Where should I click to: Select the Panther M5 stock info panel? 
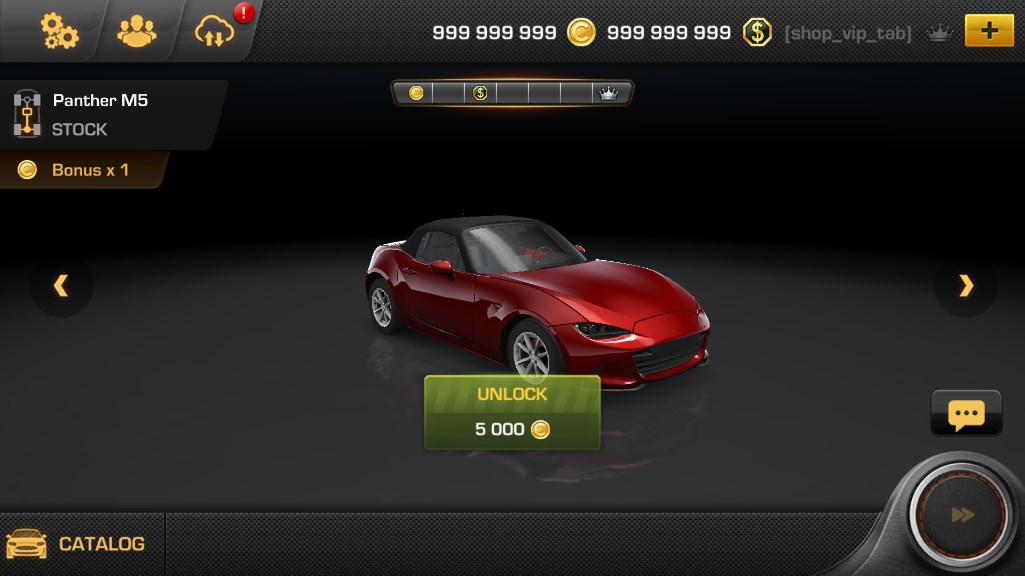(100, 114)
